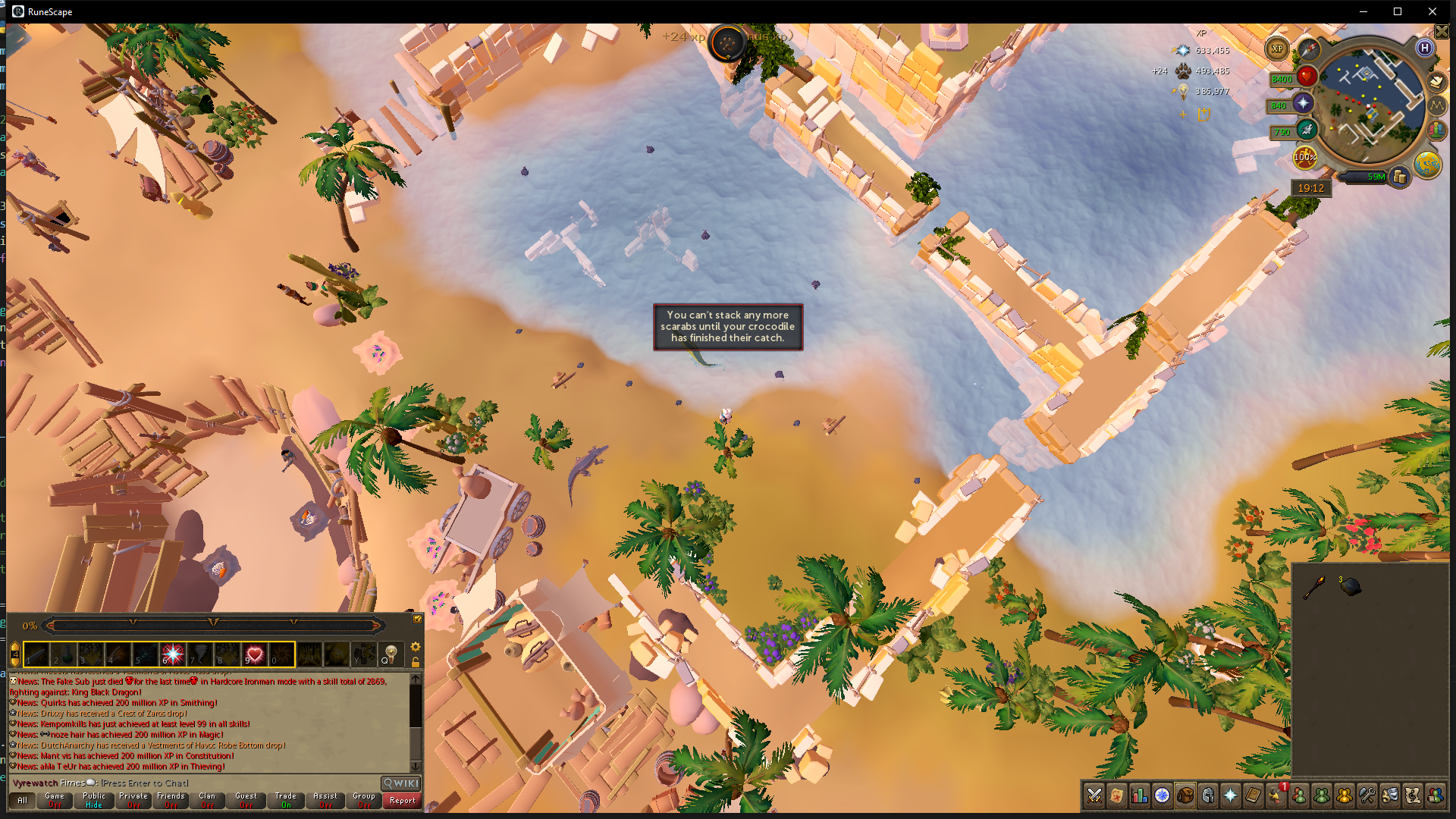This screenshot has height=819, width=1456.
Task: Switch action bar preset using the 4 selector
Action: [15, 654]
